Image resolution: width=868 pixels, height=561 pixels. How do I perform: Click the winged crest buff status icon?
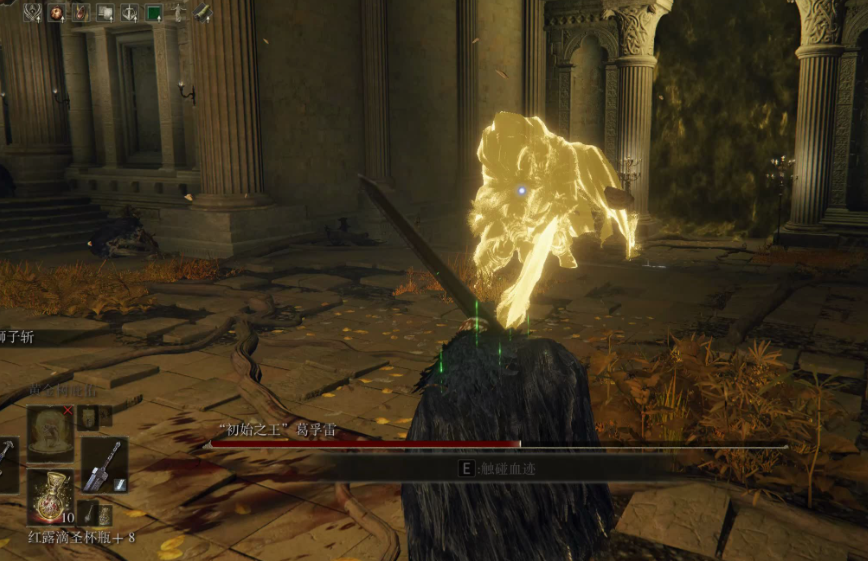(x=33, y=13)
